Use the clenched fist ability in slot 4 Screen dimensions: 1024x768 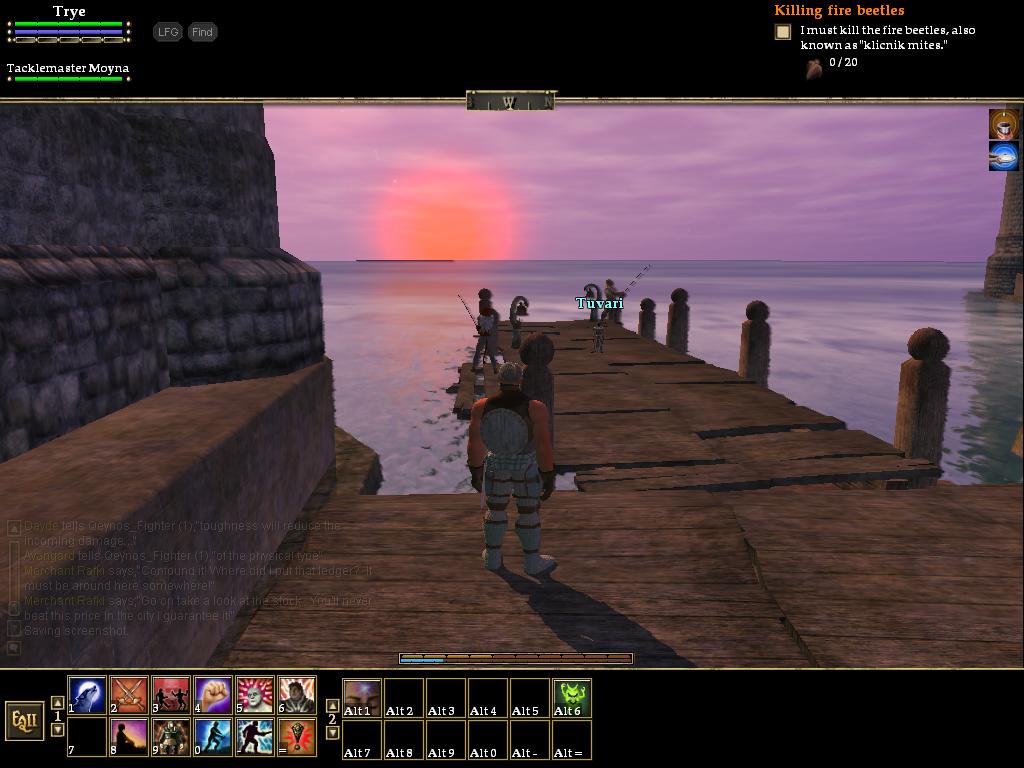(x=214, y=695)
